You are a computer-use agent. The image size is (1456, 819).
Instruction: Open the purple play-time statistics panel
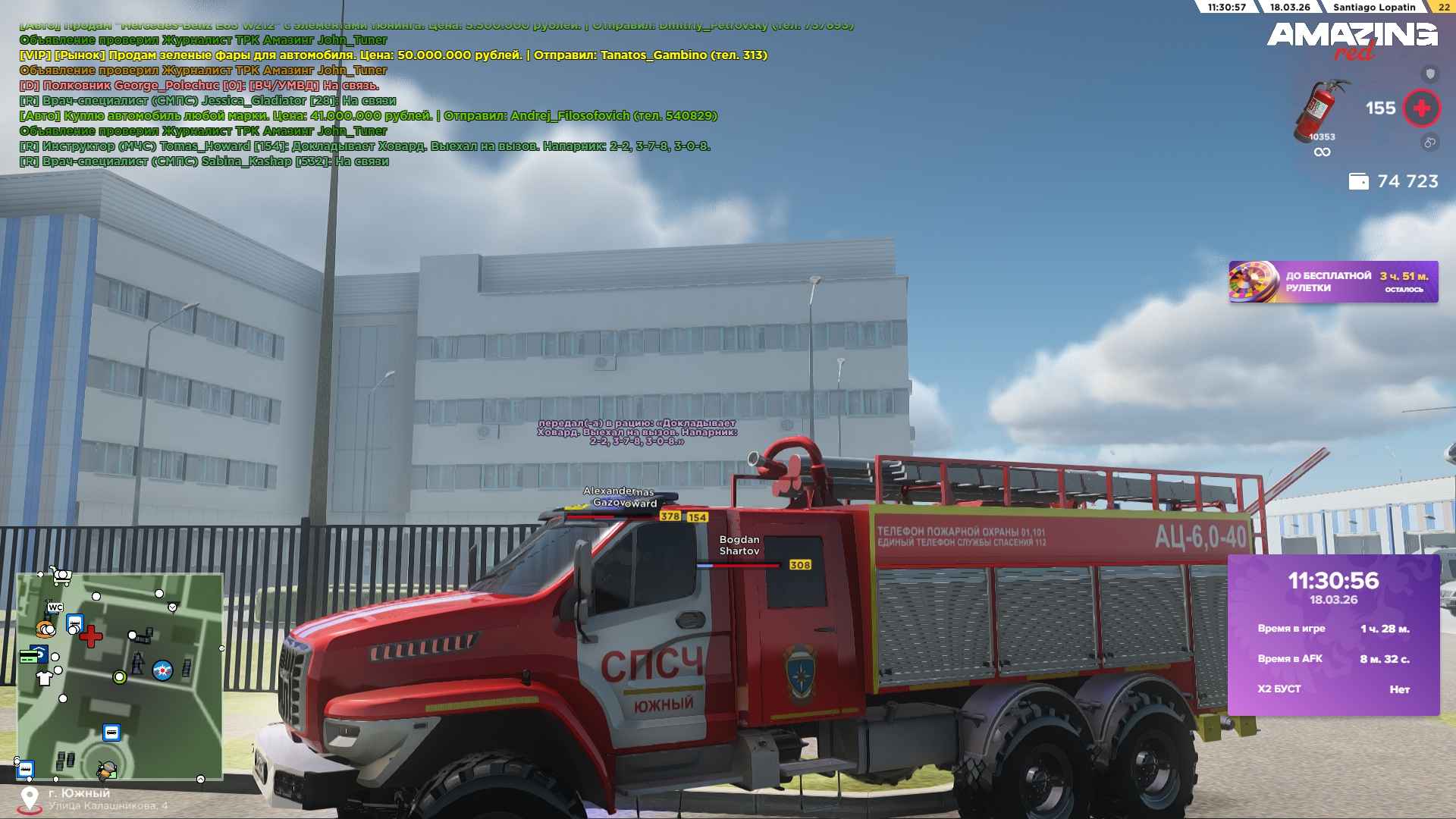1333,635
